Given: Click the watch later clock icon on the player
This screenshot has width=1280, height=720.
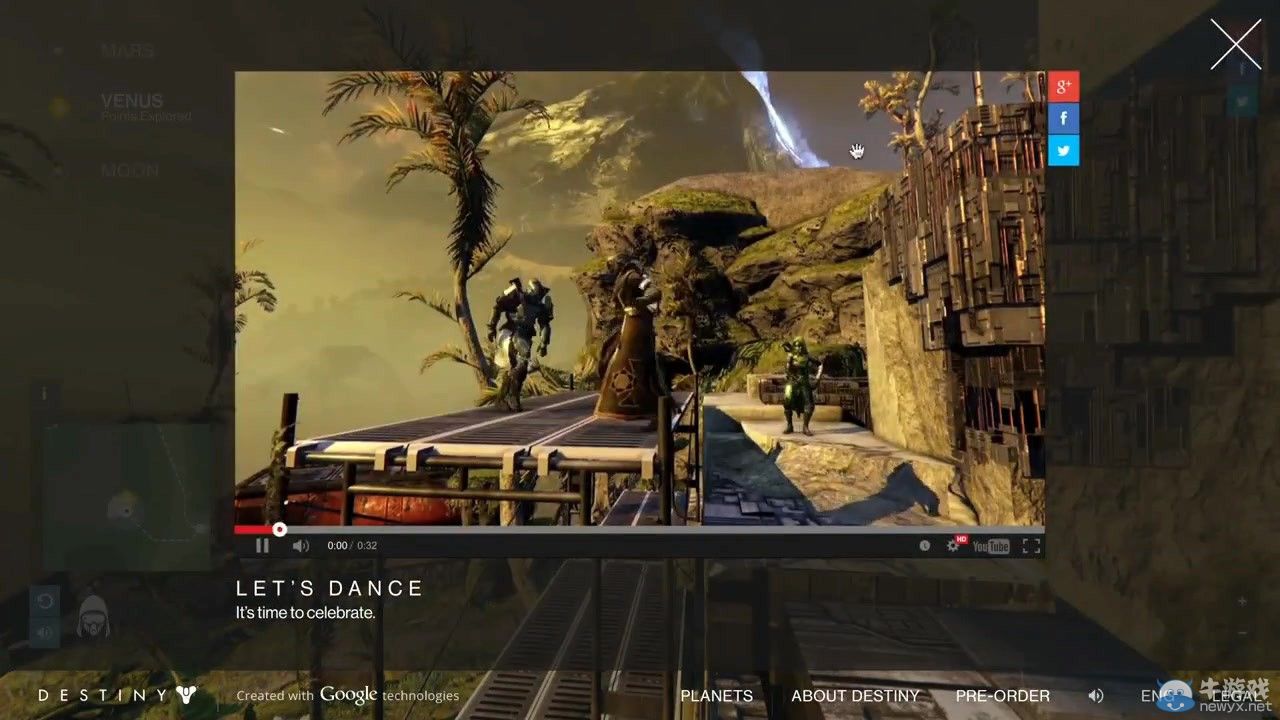Looking at the screenshot, I should click(924, 546).
